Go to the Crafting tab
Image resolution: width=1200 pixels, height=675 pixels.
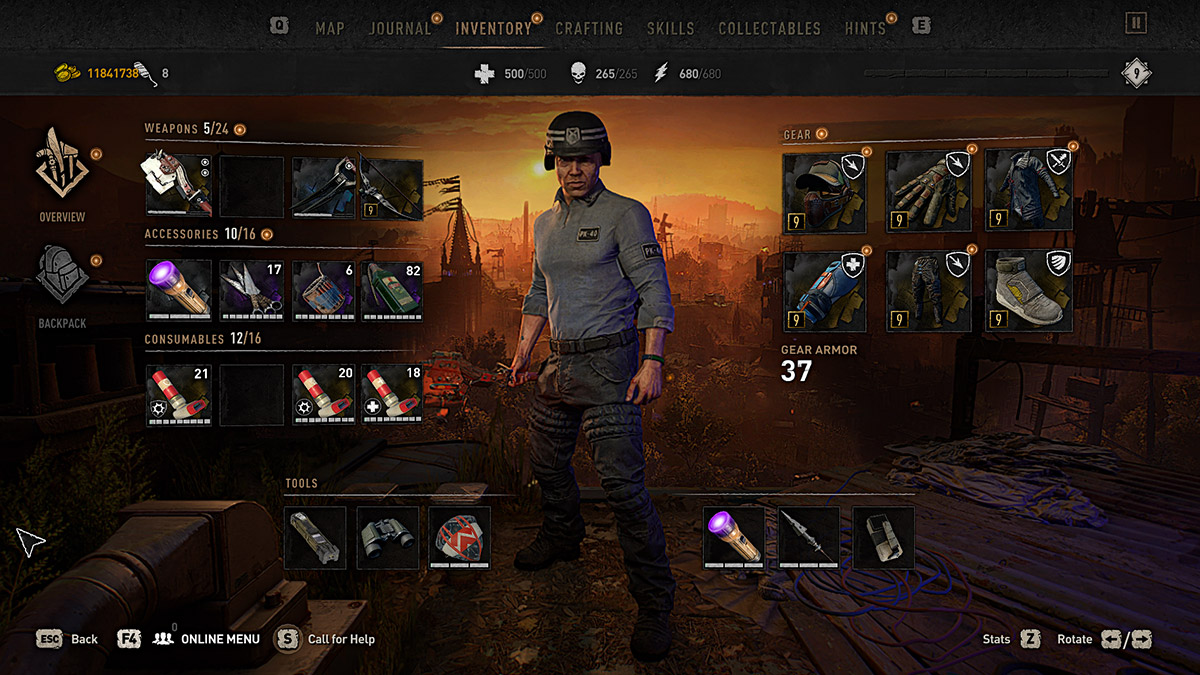tap(589, 28)
